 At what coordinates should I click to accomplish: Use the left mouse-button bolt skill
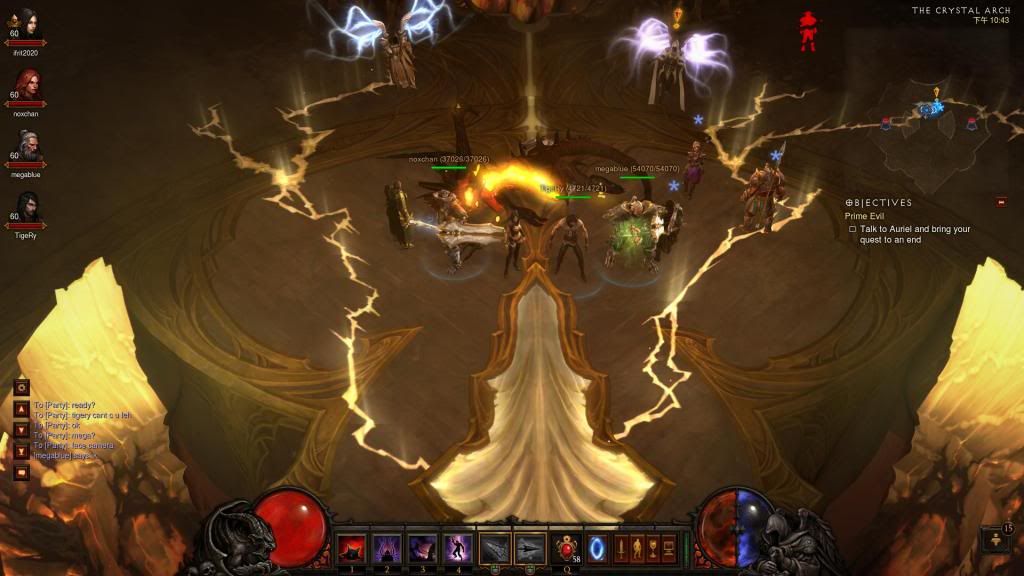click(495, 549)
